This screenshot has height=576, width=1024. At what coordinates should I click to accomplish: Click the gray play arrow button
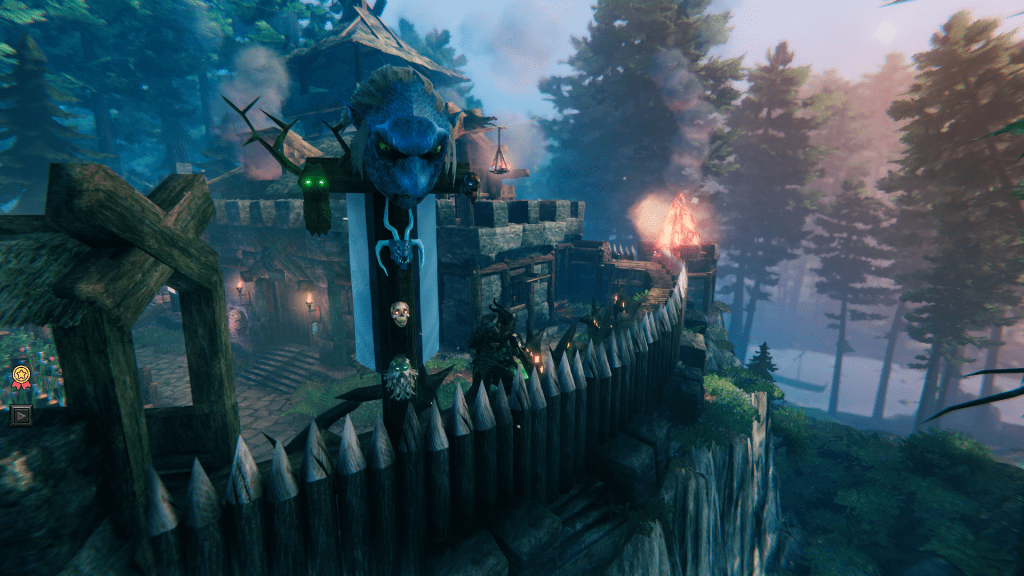(20, 415)
